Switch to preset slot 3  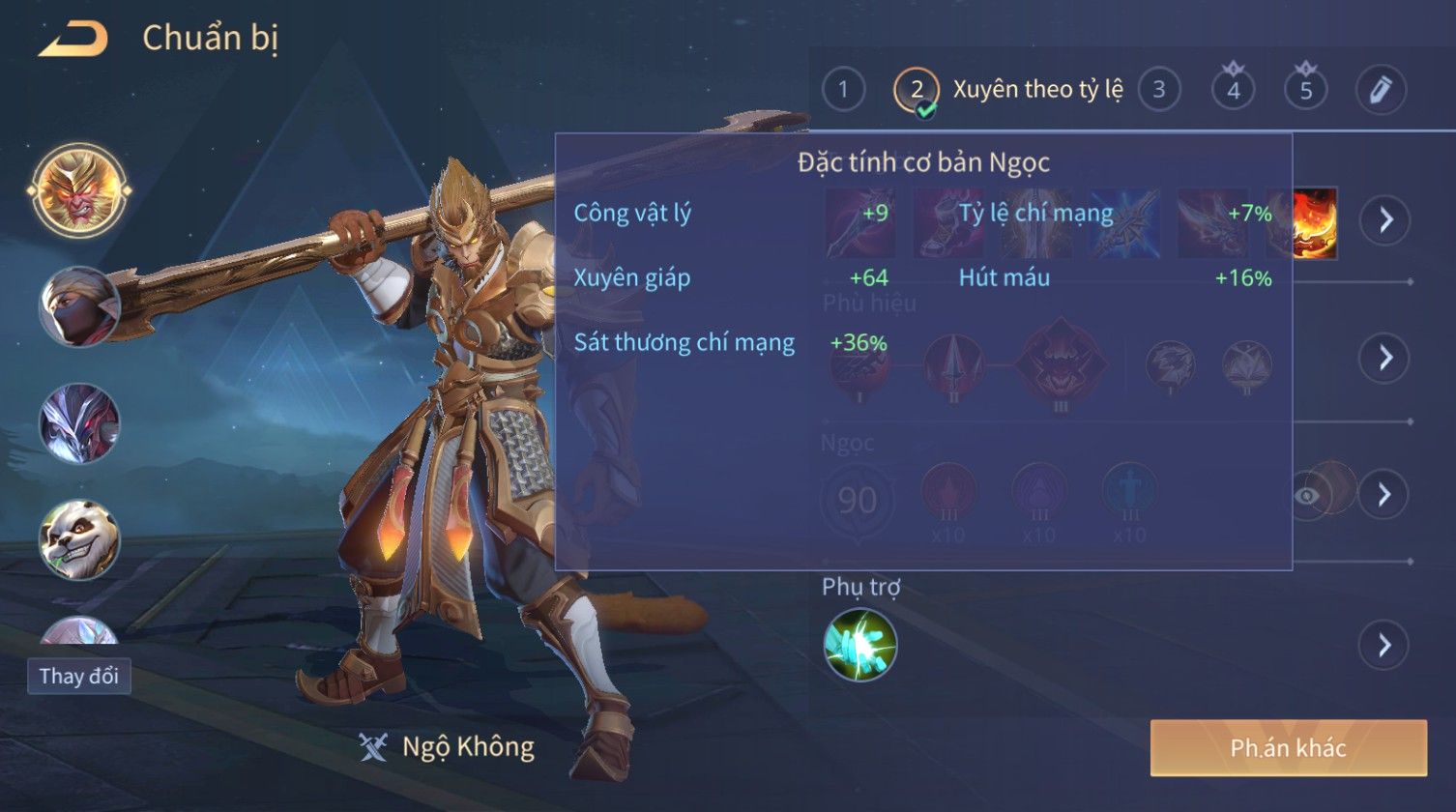click(1158, 90)
